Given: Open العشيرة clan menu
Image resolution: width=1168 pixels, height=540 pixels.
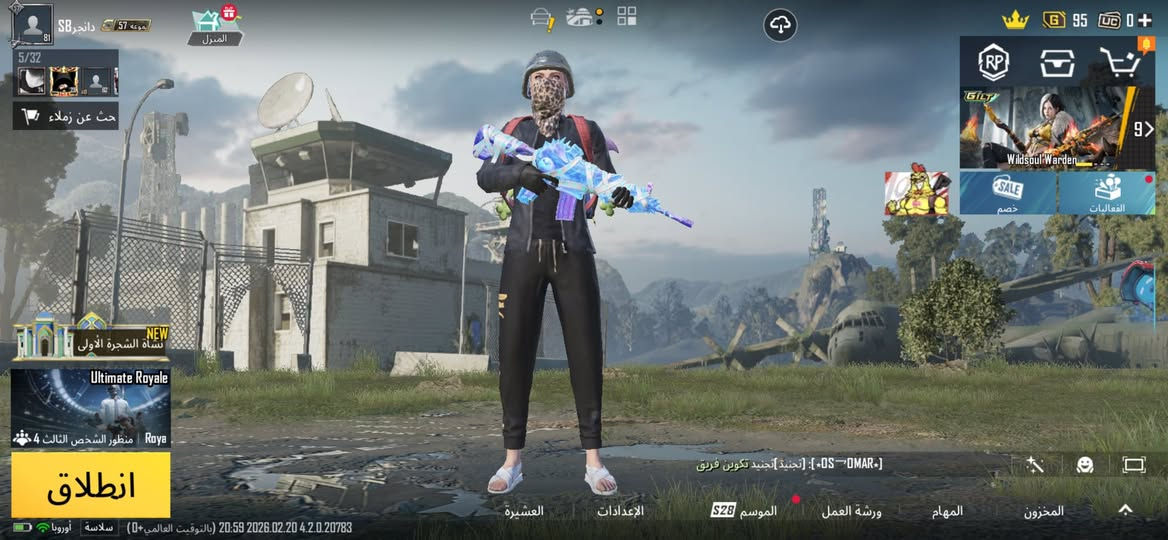Looking at the screenshot, I should pos(524,511).
